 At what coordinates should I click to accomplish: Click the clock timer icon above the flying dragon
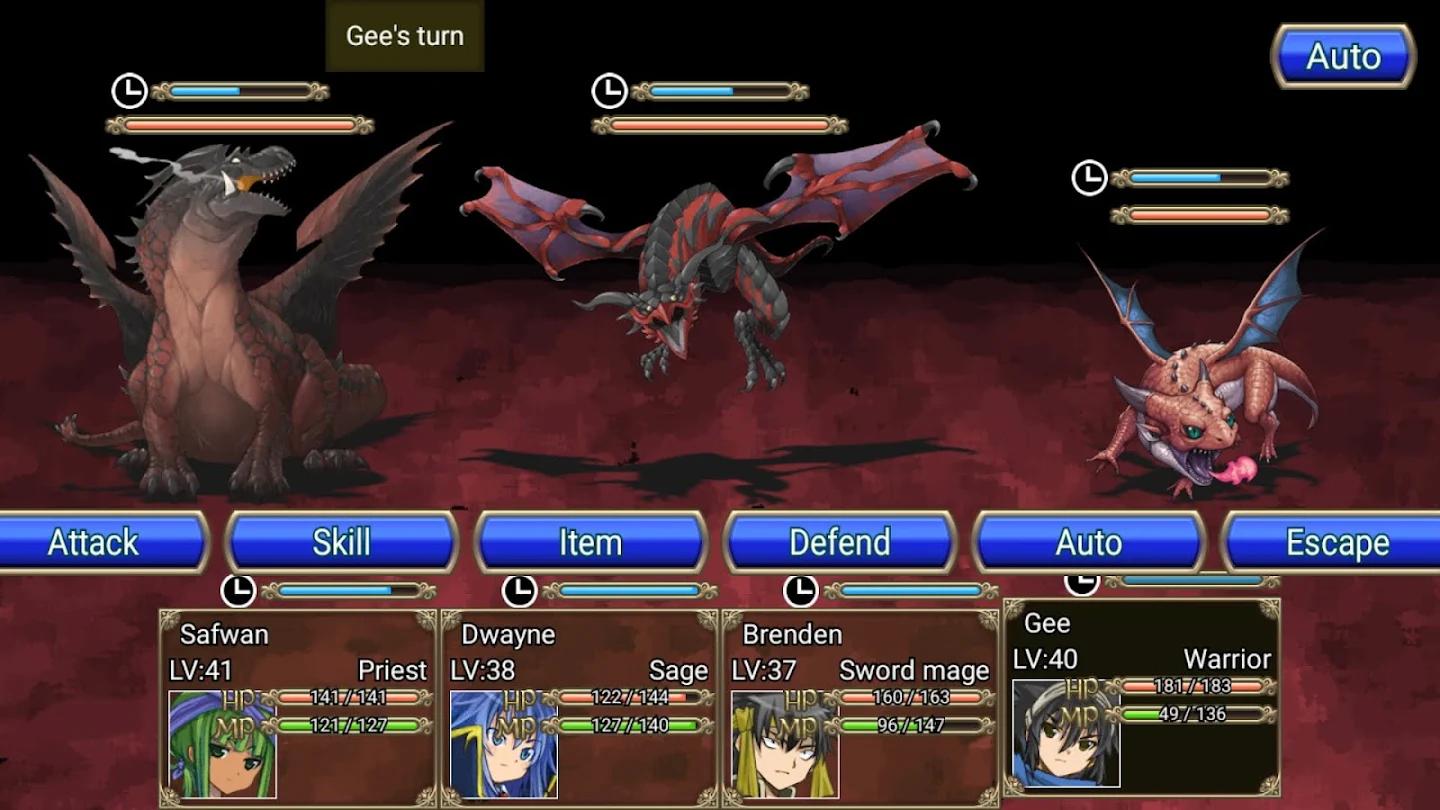(x=608, y=90)
